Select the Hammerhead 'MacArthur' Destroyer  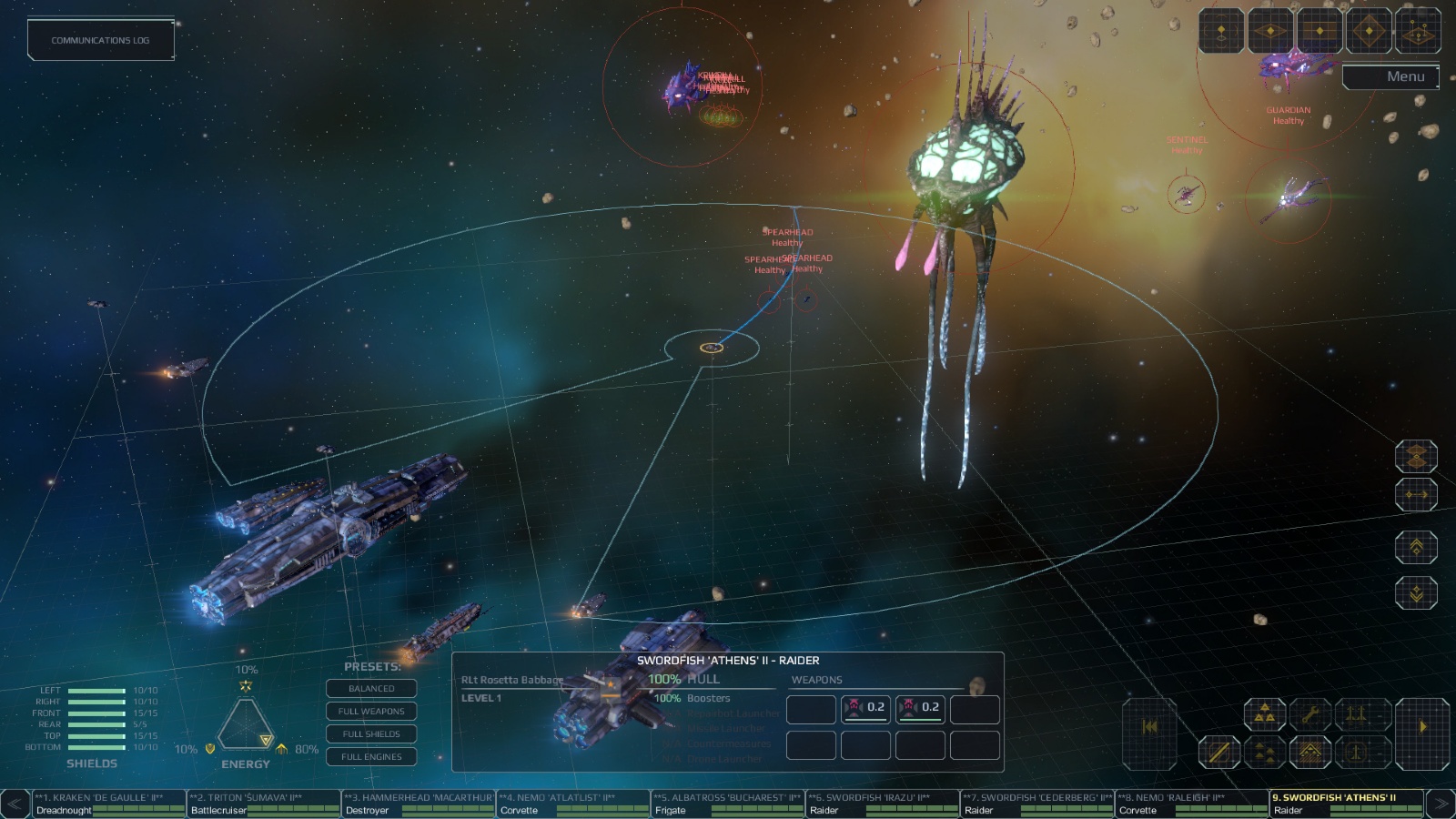[419, 804]
